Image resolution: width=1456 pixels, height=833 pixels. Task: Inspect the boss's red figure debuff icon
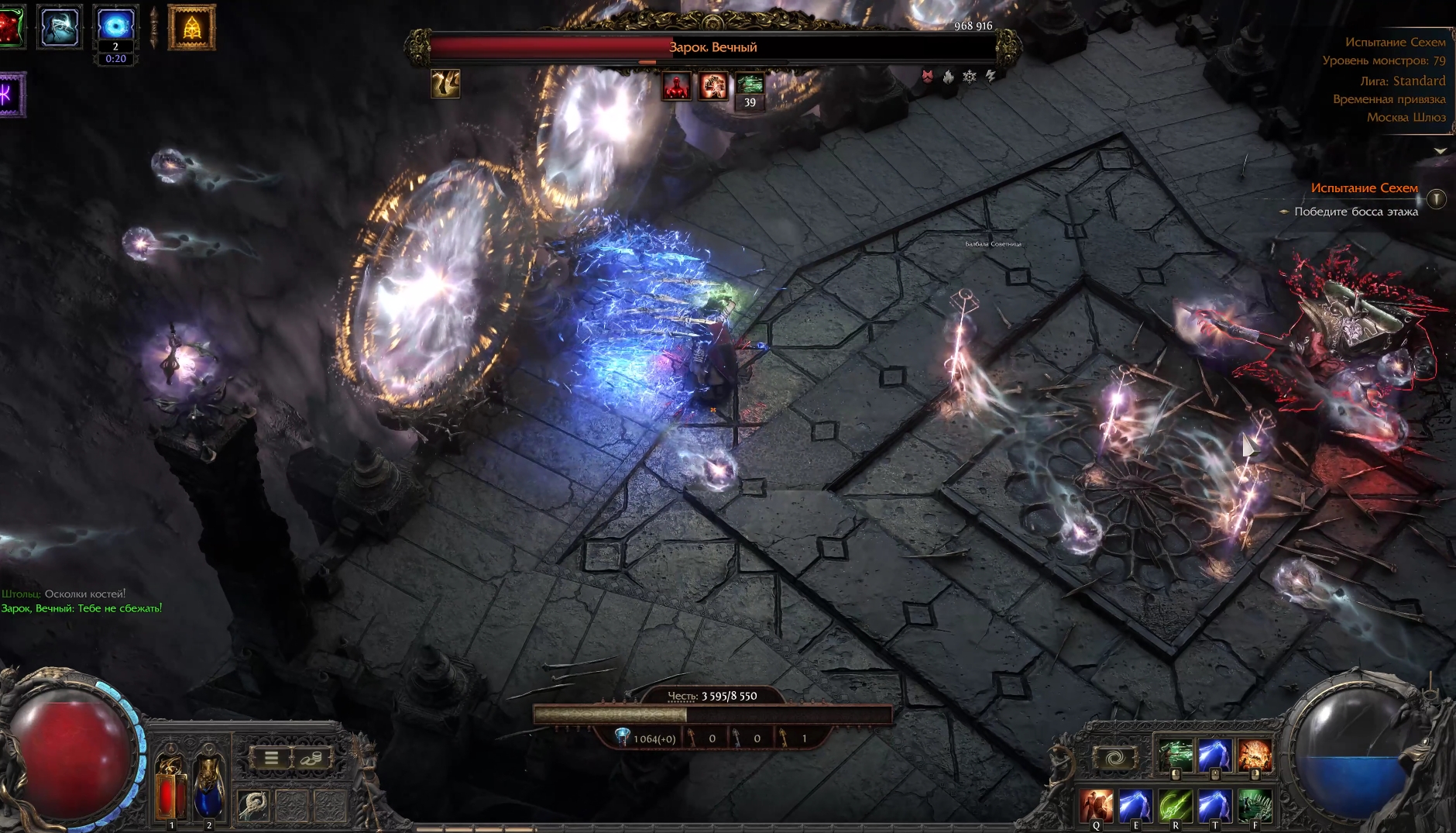(676, 86)
